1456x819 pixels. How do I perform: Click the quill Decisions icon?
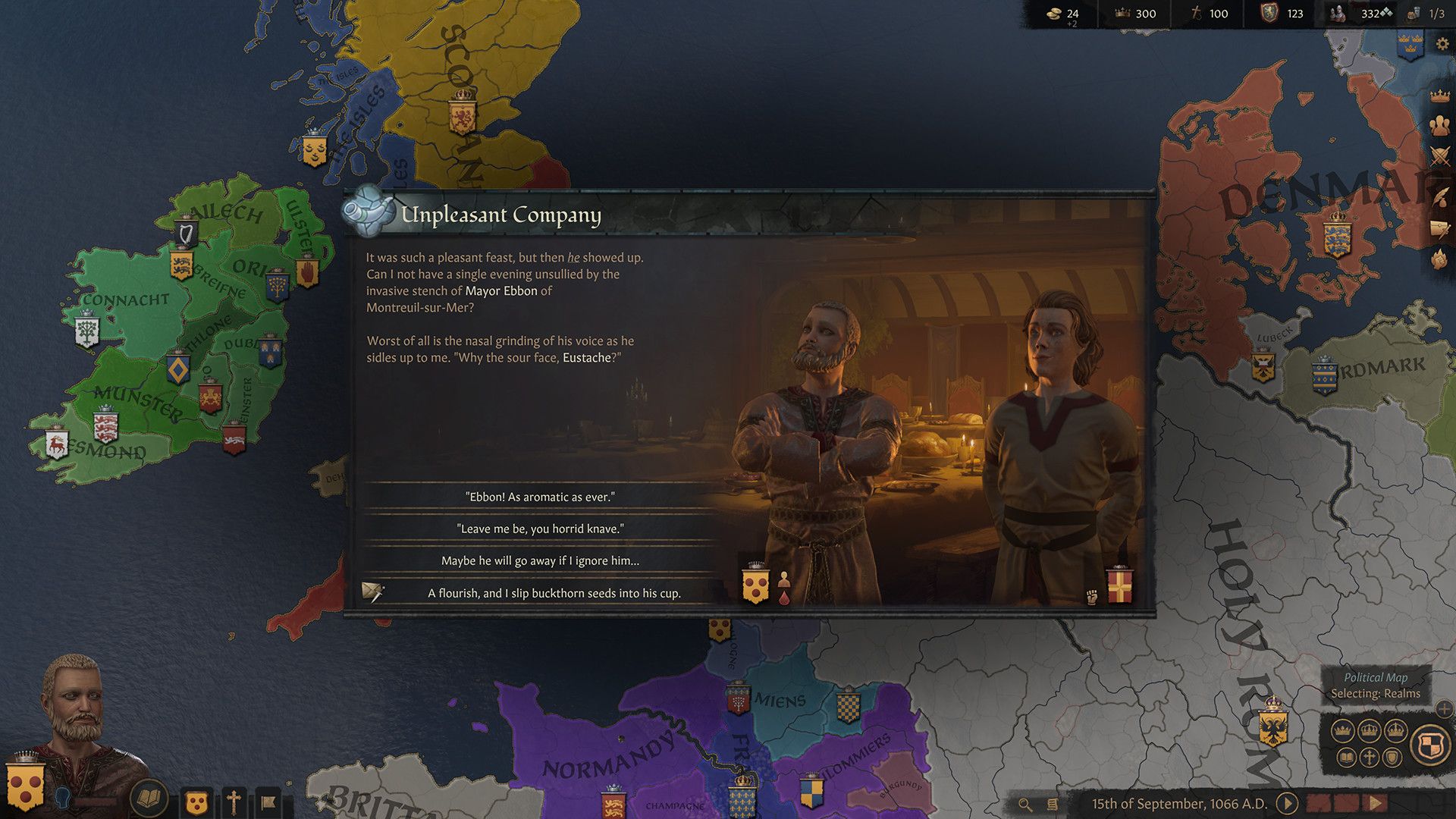click(1440, 196)
